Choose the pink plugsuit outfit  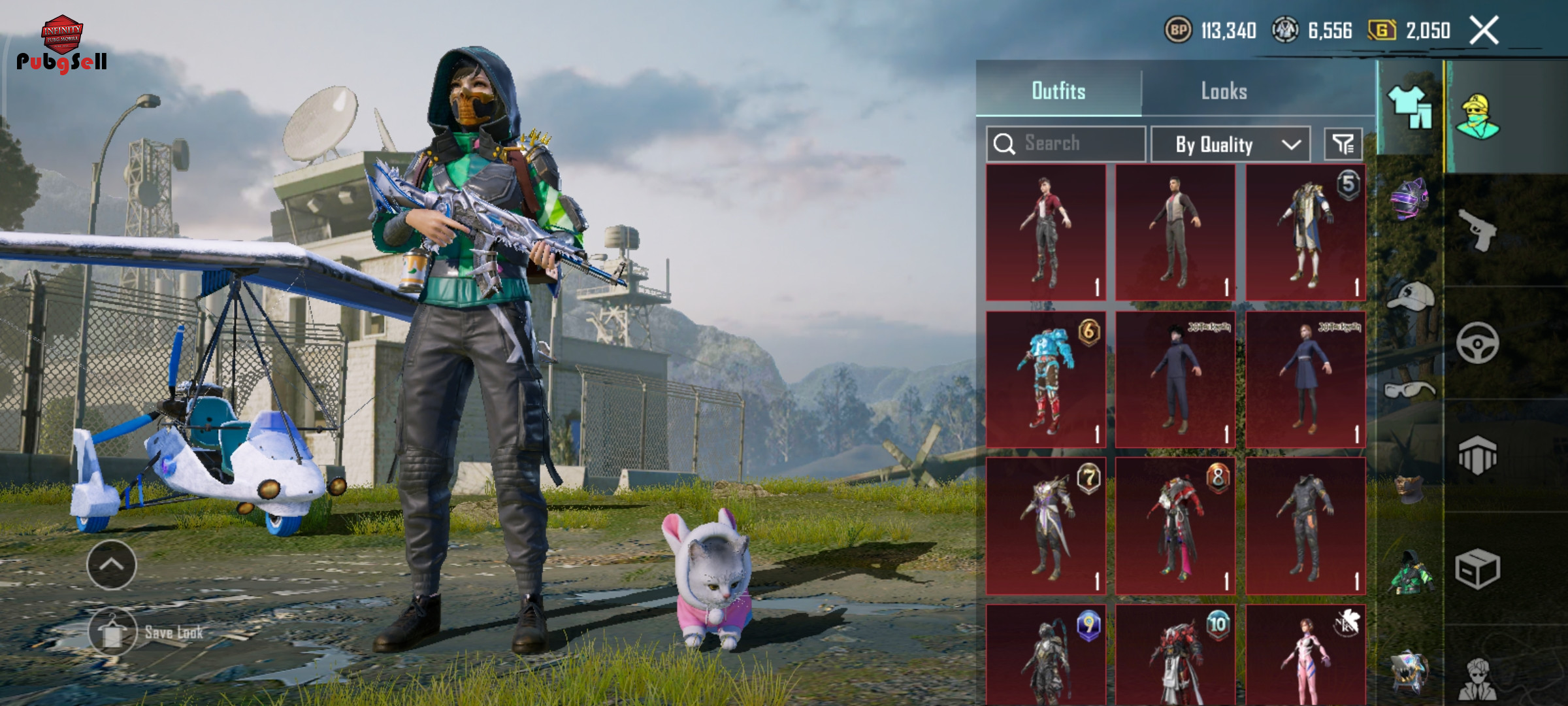click(1305, 654)
